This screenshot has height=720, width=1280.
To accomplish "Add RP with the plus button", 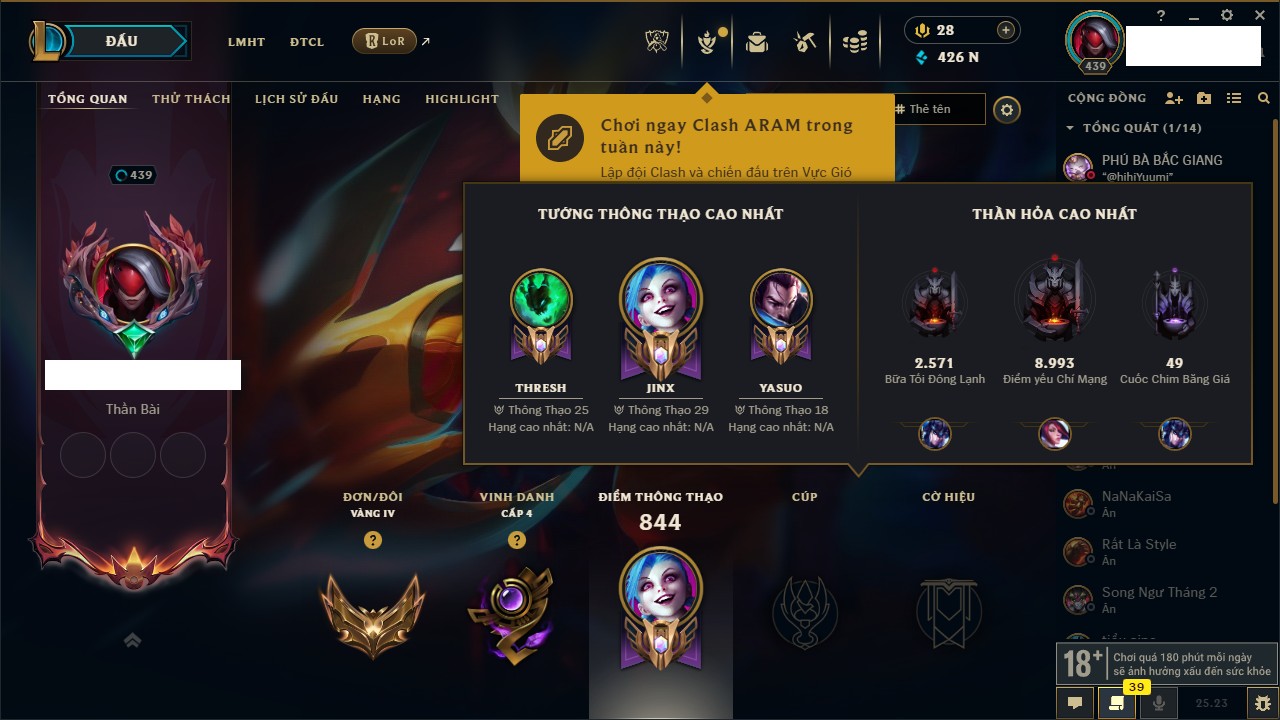I will pyautogui.click(x=1006, y=31).
